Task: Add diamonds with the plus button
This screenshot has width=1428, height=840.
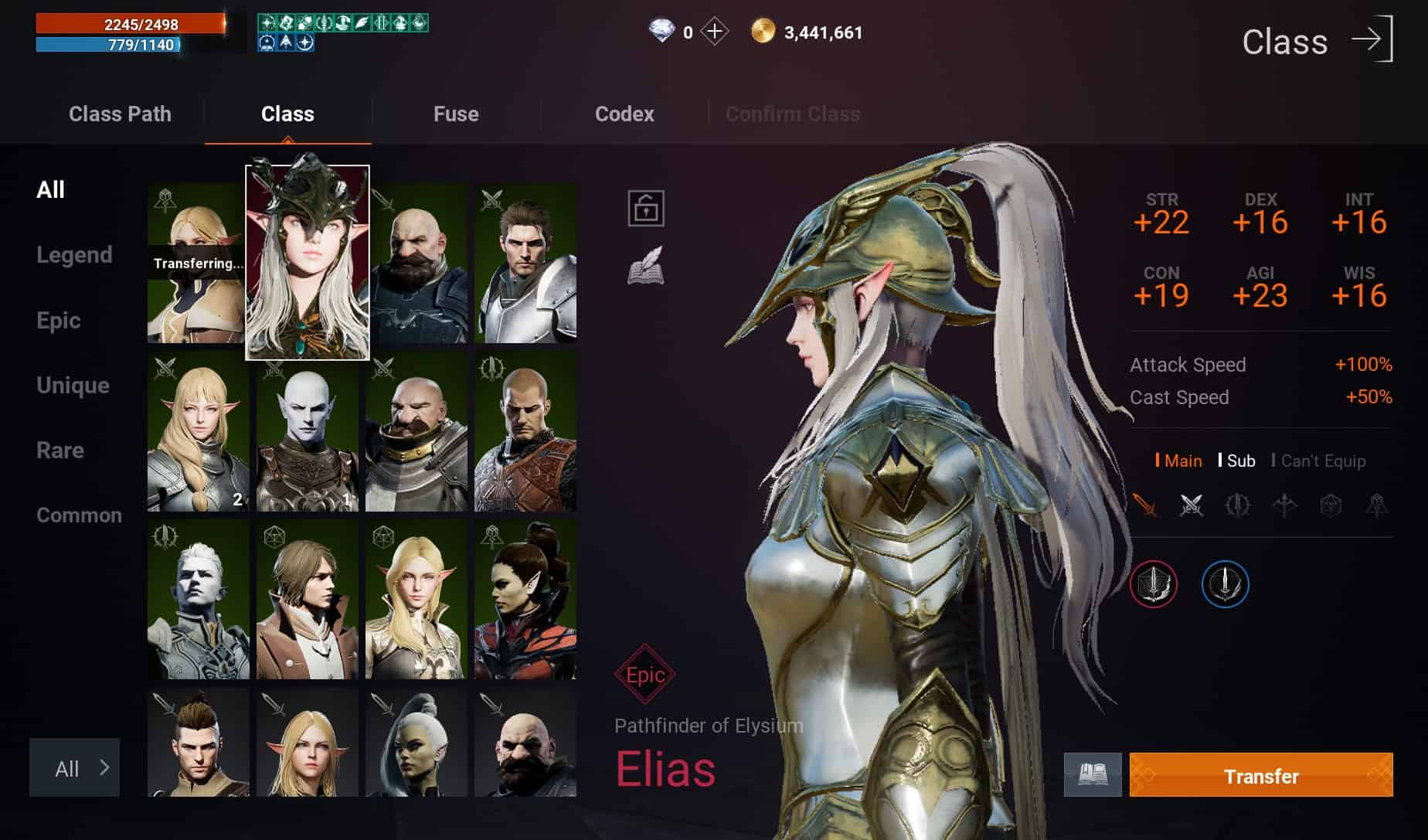Action: [x=715, y=32]
